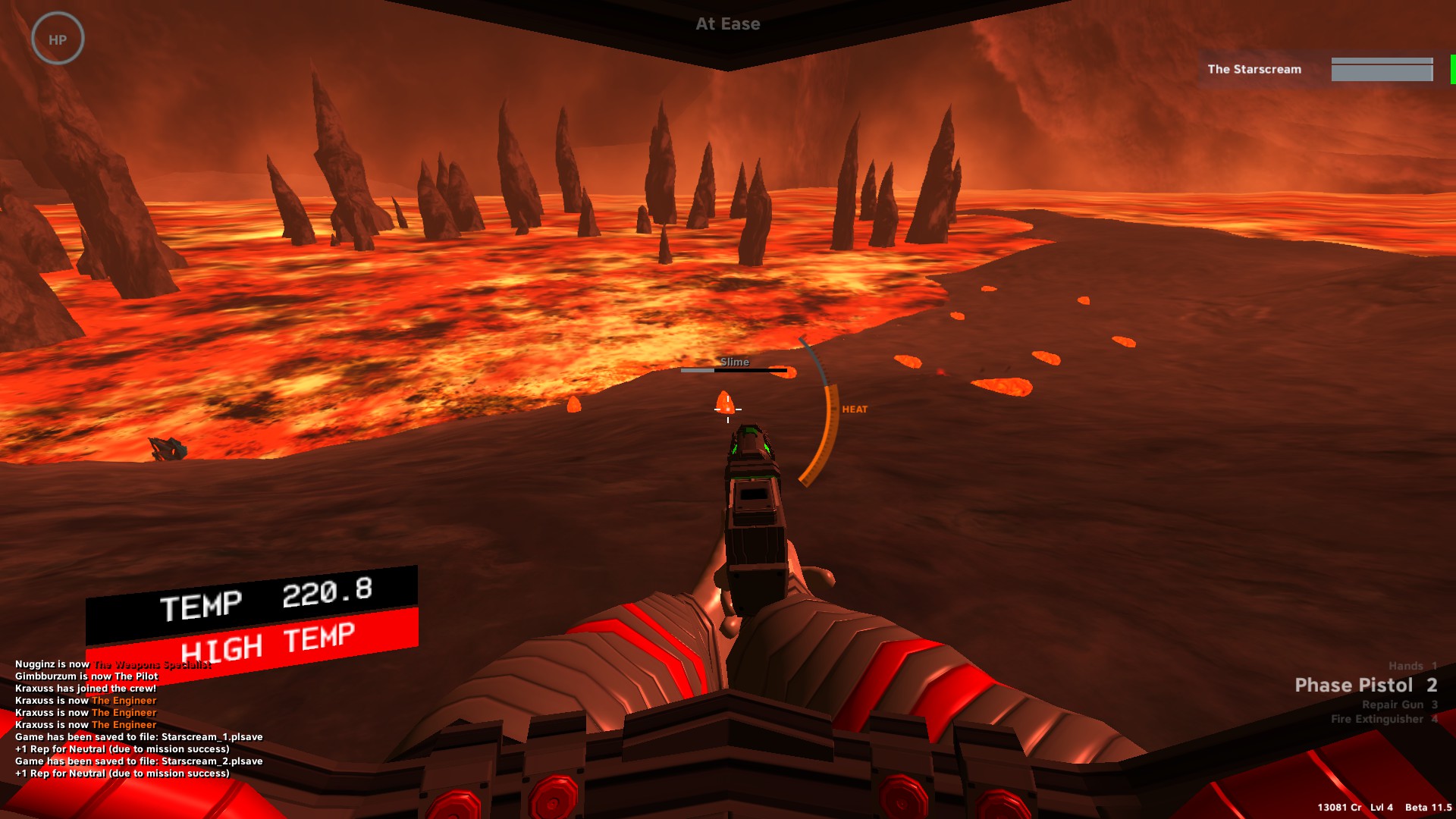Click The Starscream name label
Image resolution: width=1456 pixels, height=819 pixels.
tap(1254, 69)
